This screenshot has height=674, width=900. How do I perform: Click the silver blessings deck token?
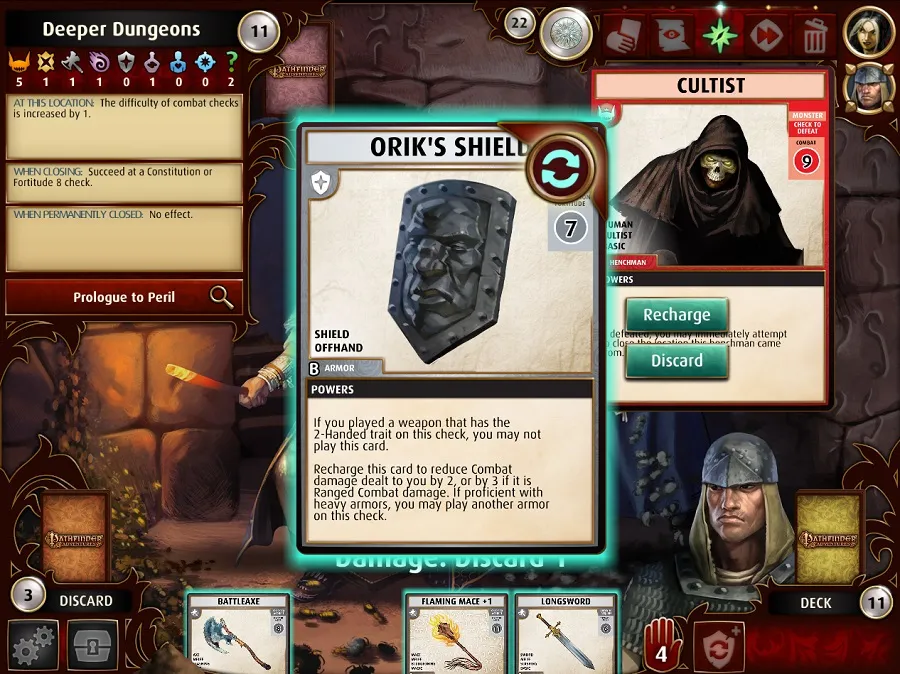(566, 35)
